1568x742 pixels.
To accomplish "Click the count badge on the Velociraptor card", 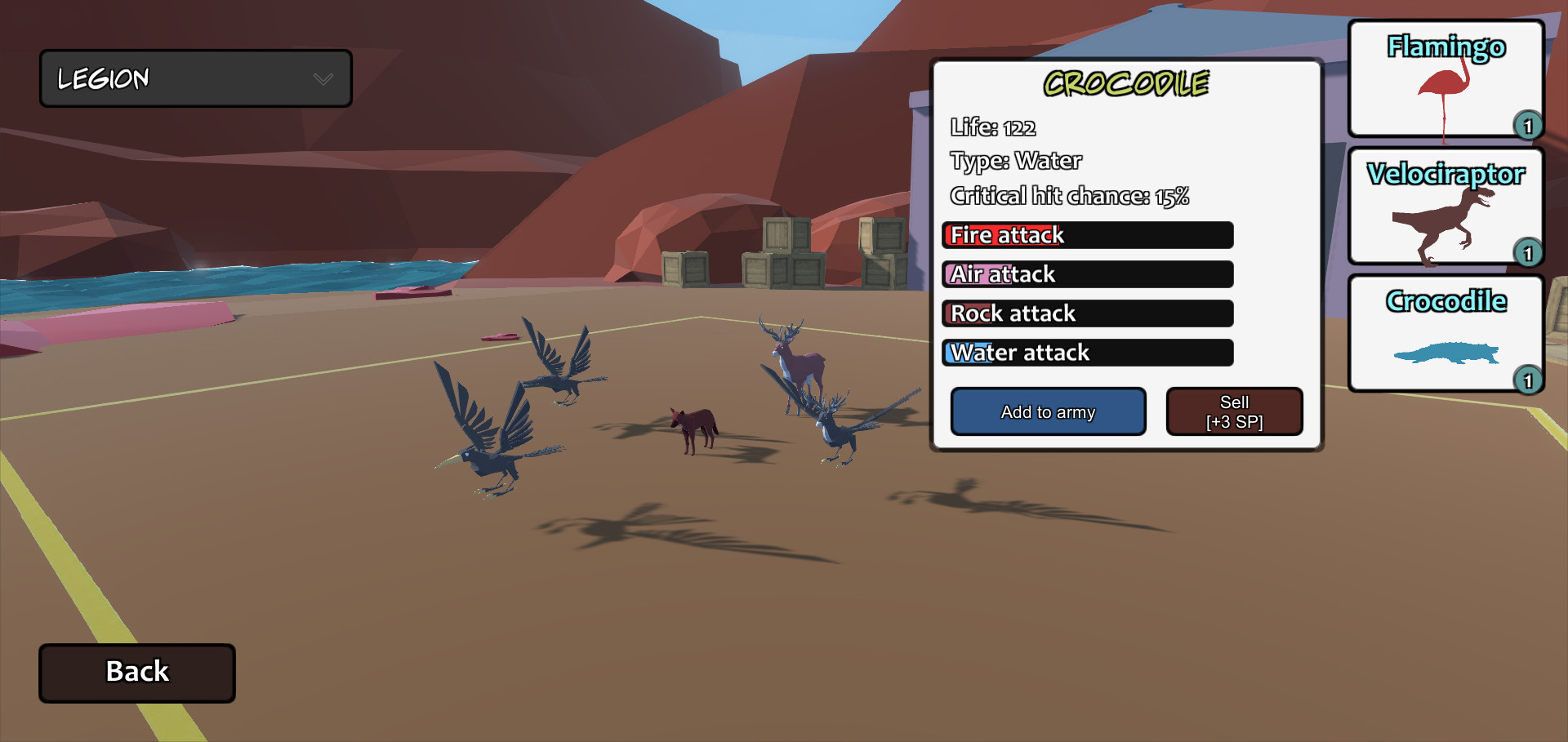I will 1530,254.
